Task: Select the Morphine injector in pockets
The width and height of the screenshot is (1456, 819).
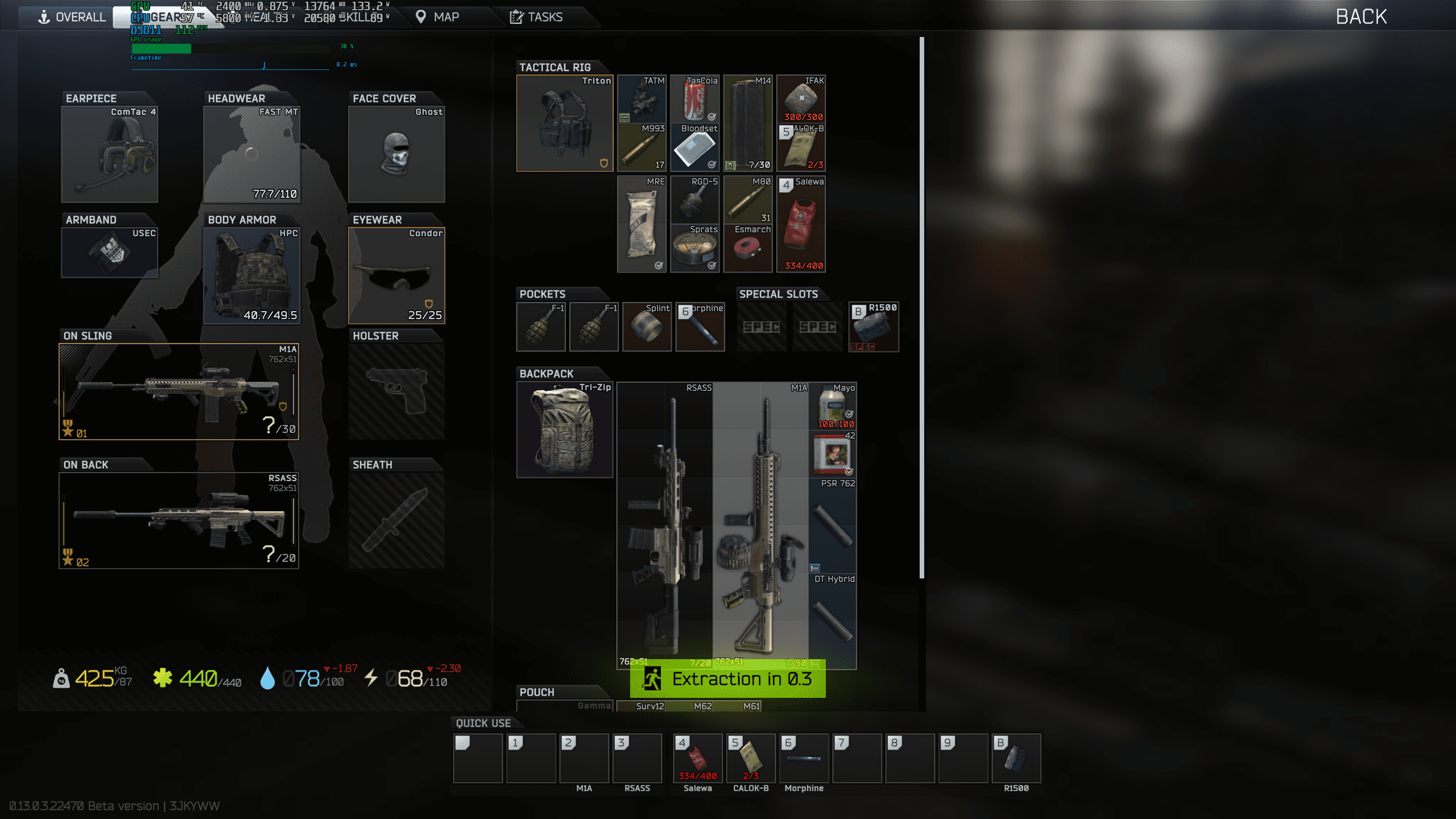Action: pos(700,326)
